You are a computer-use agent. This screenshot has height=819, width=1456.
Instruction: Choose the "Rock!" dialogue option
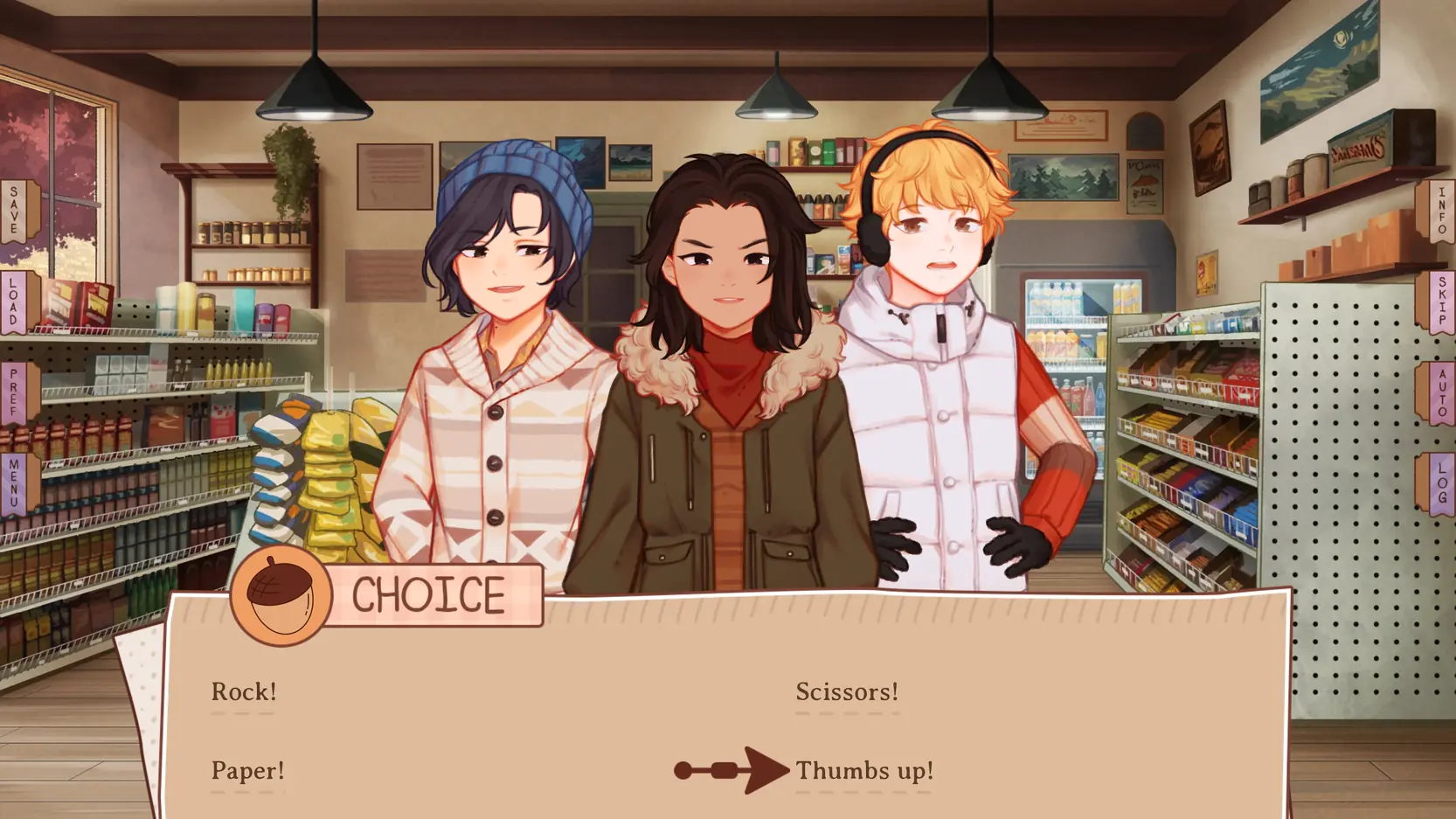244,692
